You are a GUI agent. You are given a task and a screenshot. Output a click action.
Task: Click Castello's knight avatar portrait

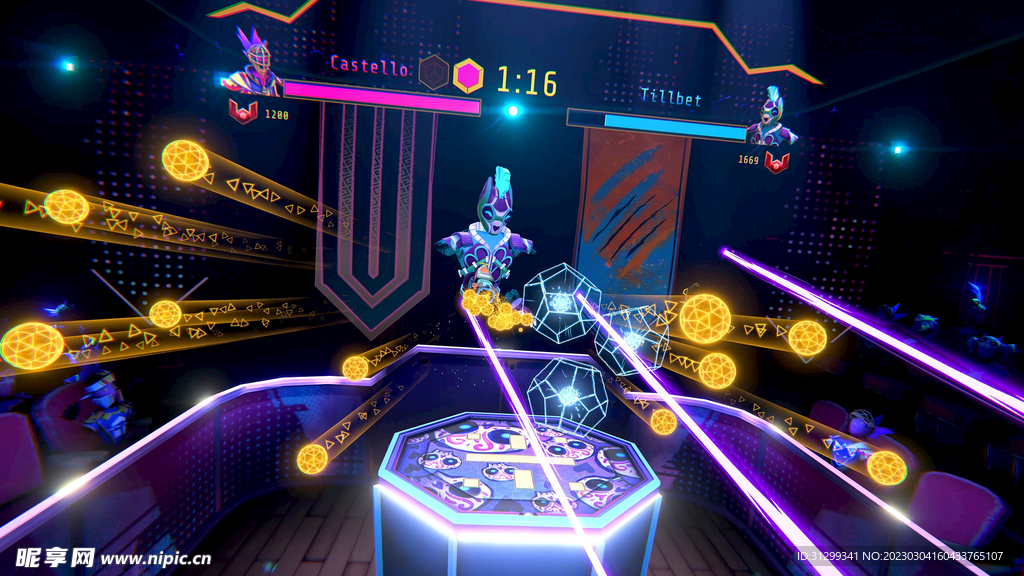[254, 65]
